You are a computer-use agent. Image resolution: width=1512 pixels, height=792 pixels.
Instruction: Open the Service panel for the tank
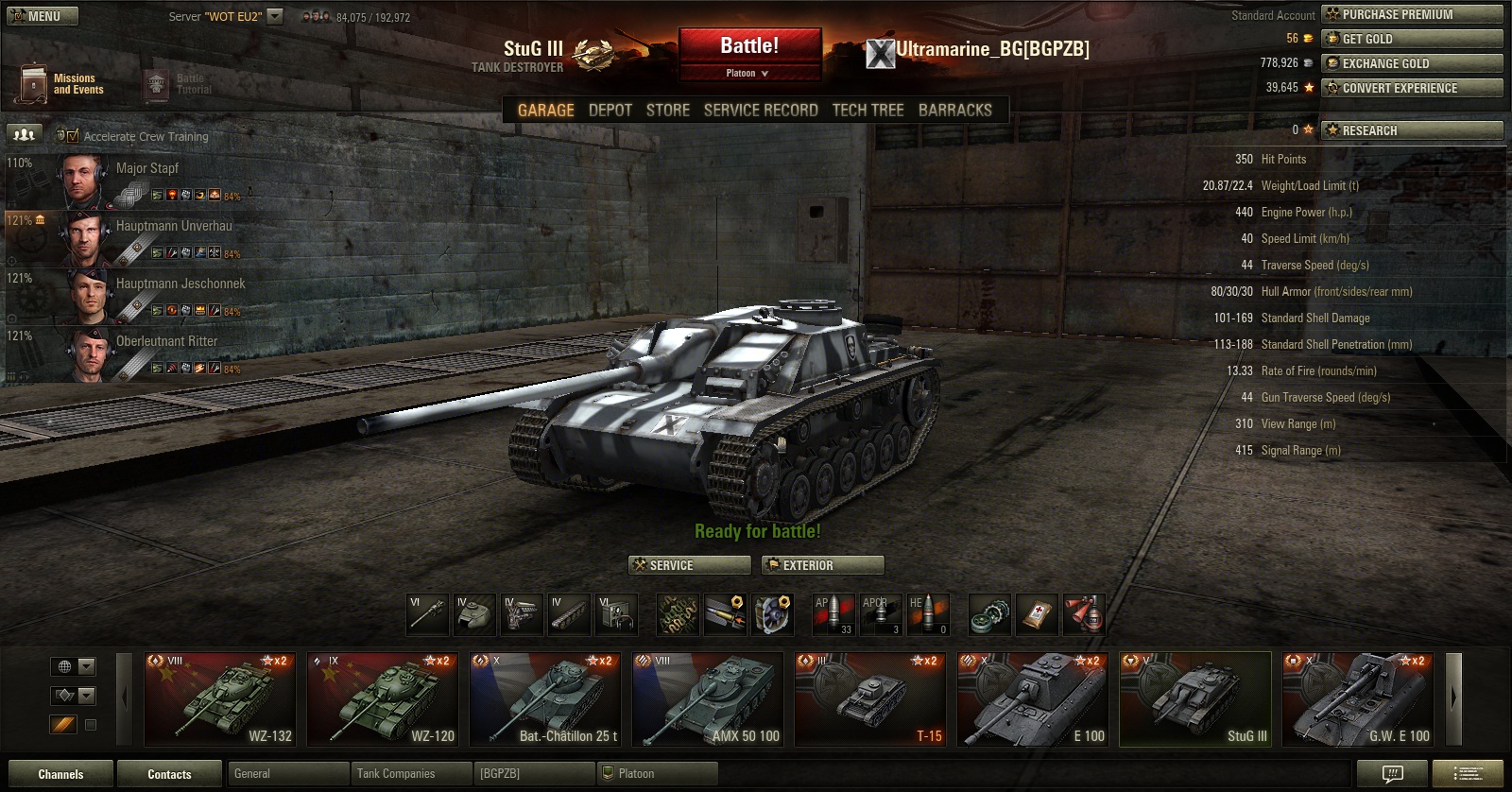(689, 565)
